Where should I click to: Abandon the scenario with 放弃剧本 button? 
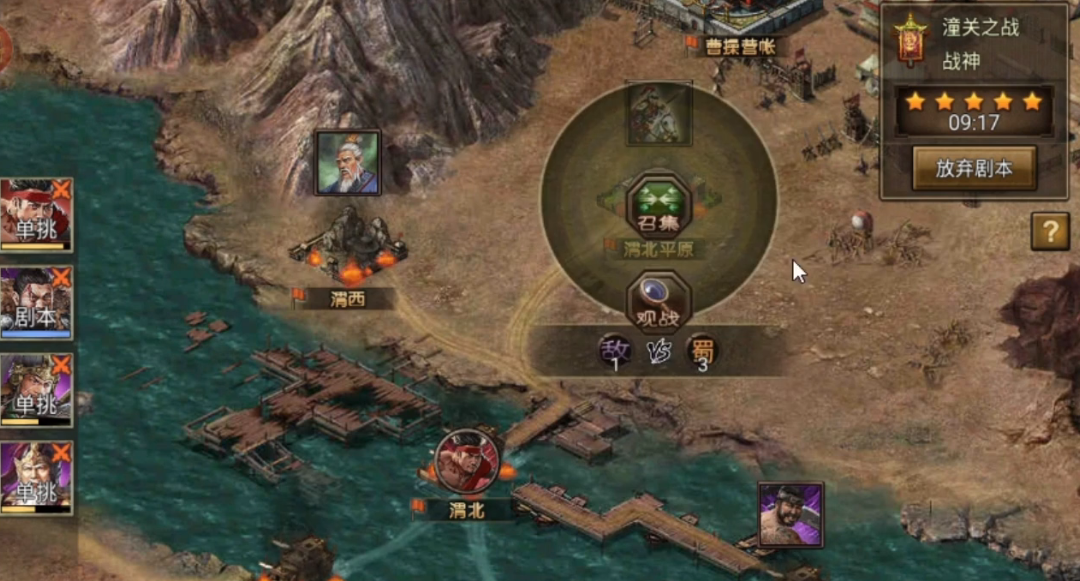pos(973,169)
